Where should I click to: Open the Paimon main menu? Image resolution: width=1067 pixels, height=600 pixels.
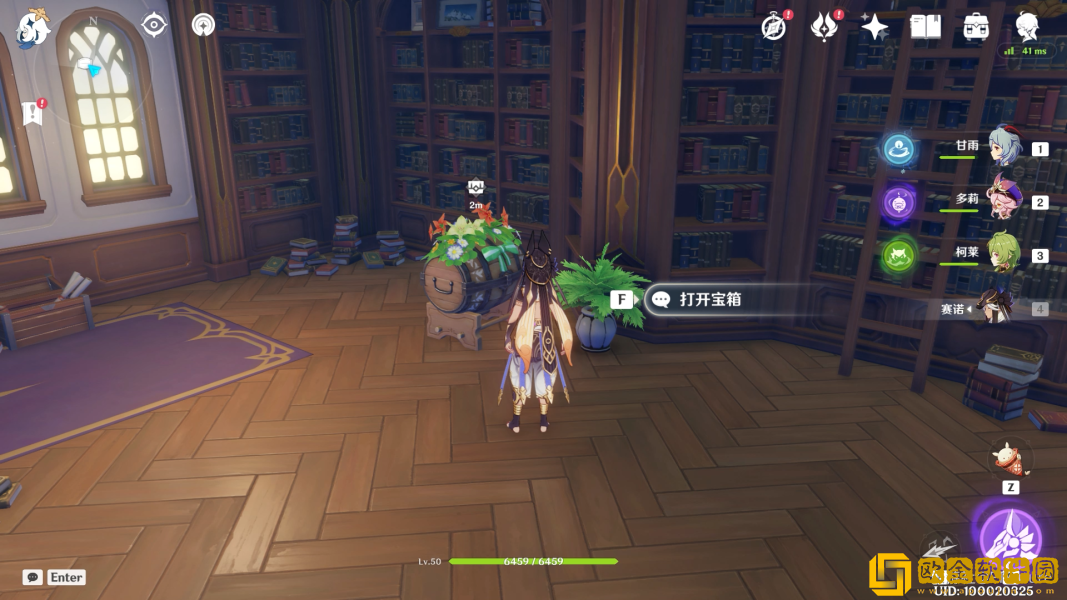pyautogui.click(x=33, y=27)
